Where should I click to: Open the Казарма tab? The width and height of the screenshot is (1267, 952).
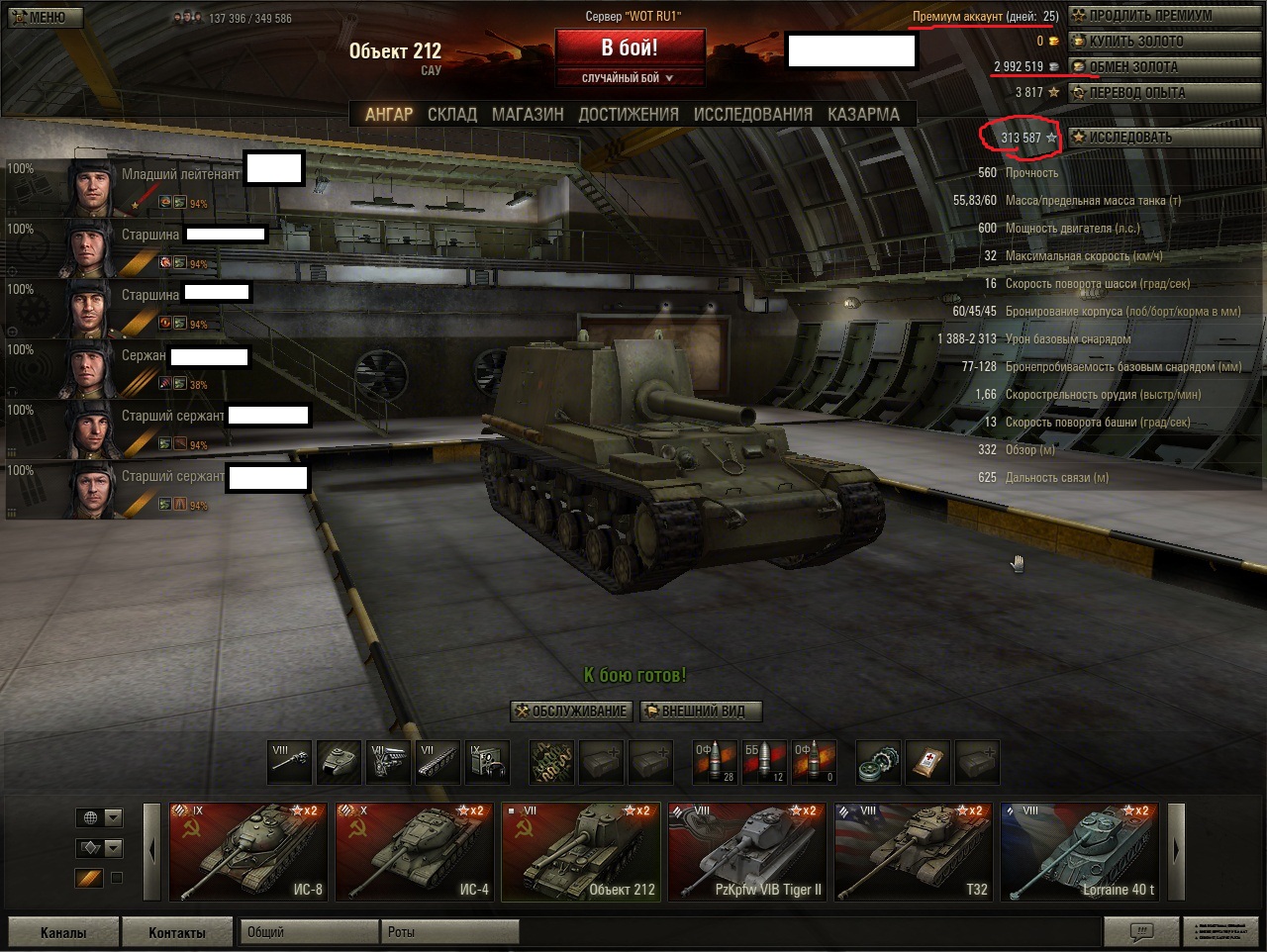[863, 115]
